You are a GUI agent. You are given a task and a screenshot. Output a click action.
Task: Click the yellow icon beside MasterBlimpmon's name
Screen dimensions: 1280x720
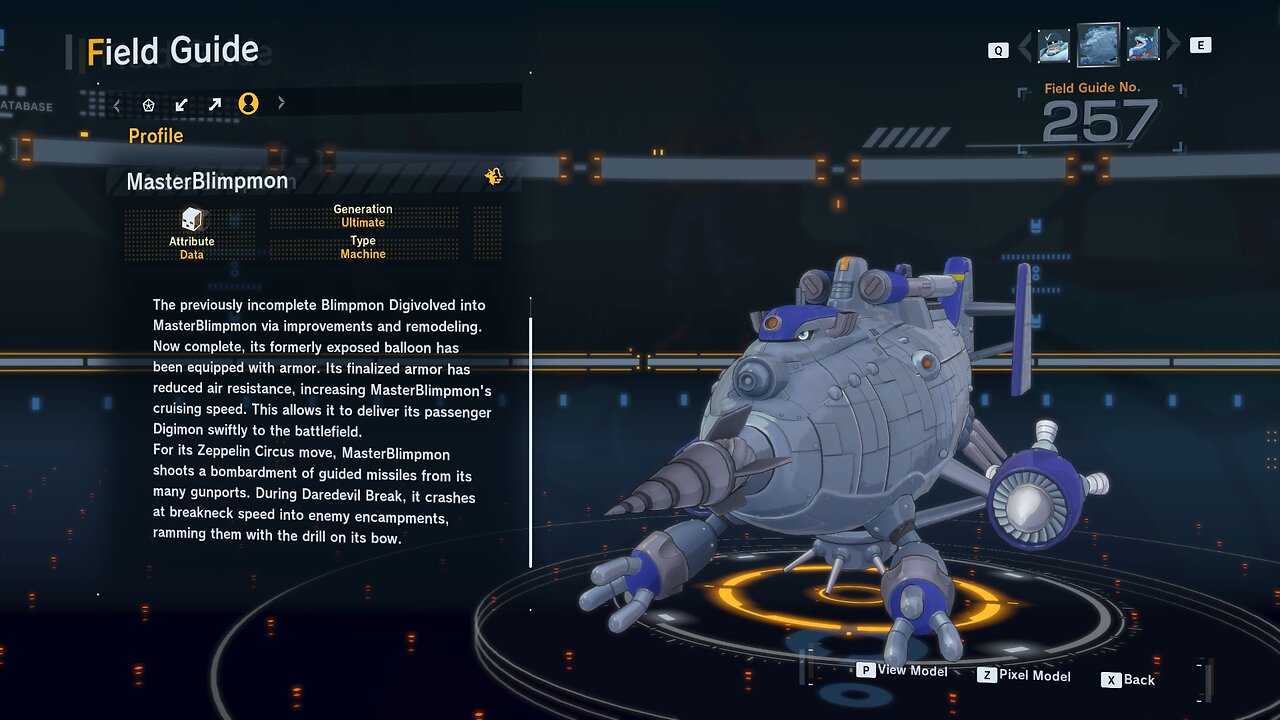point(494,177)
